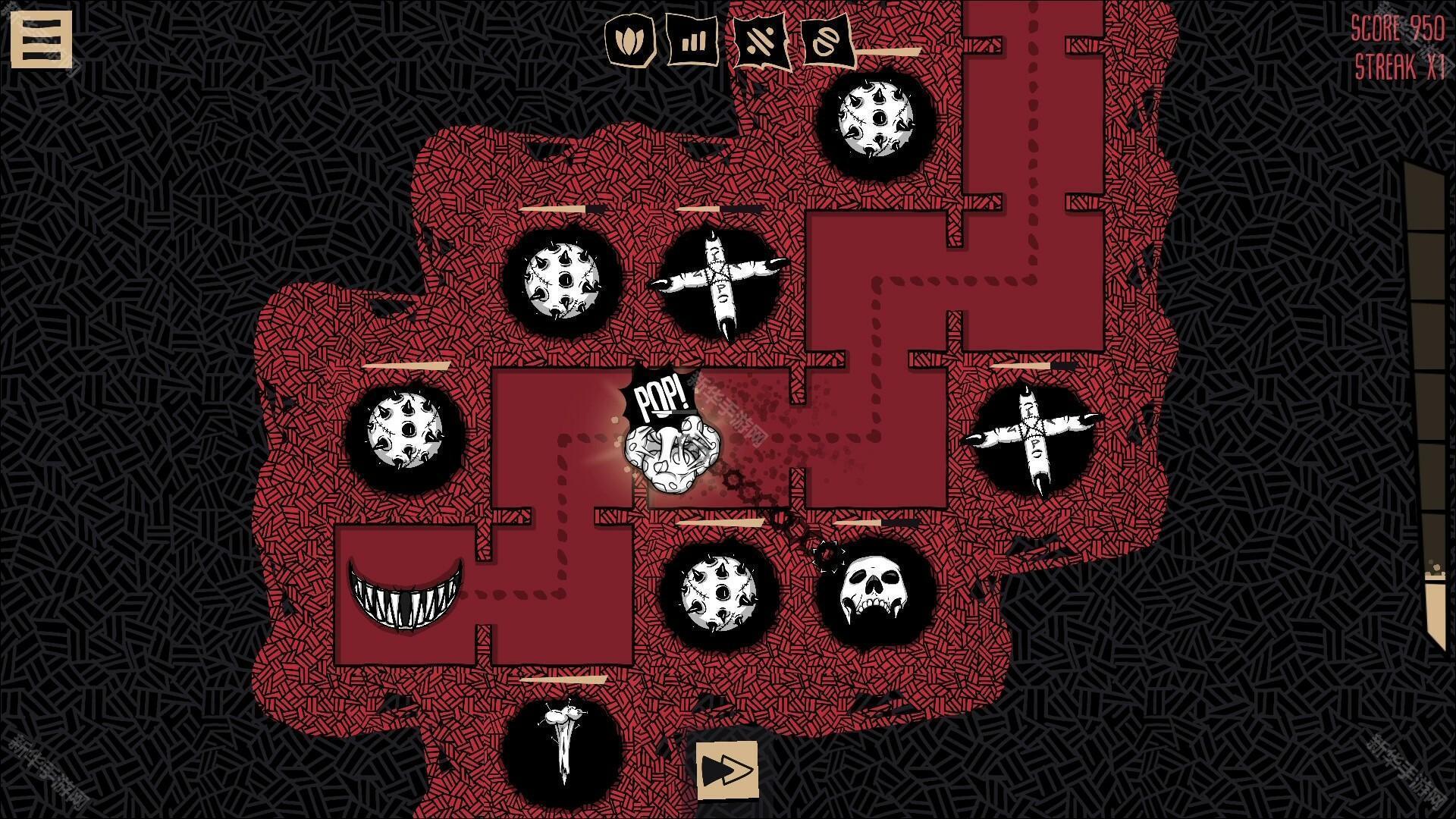Click the slashed circle icon
The width and height of the screenshot is (1456, 819).
coord(827,41)
